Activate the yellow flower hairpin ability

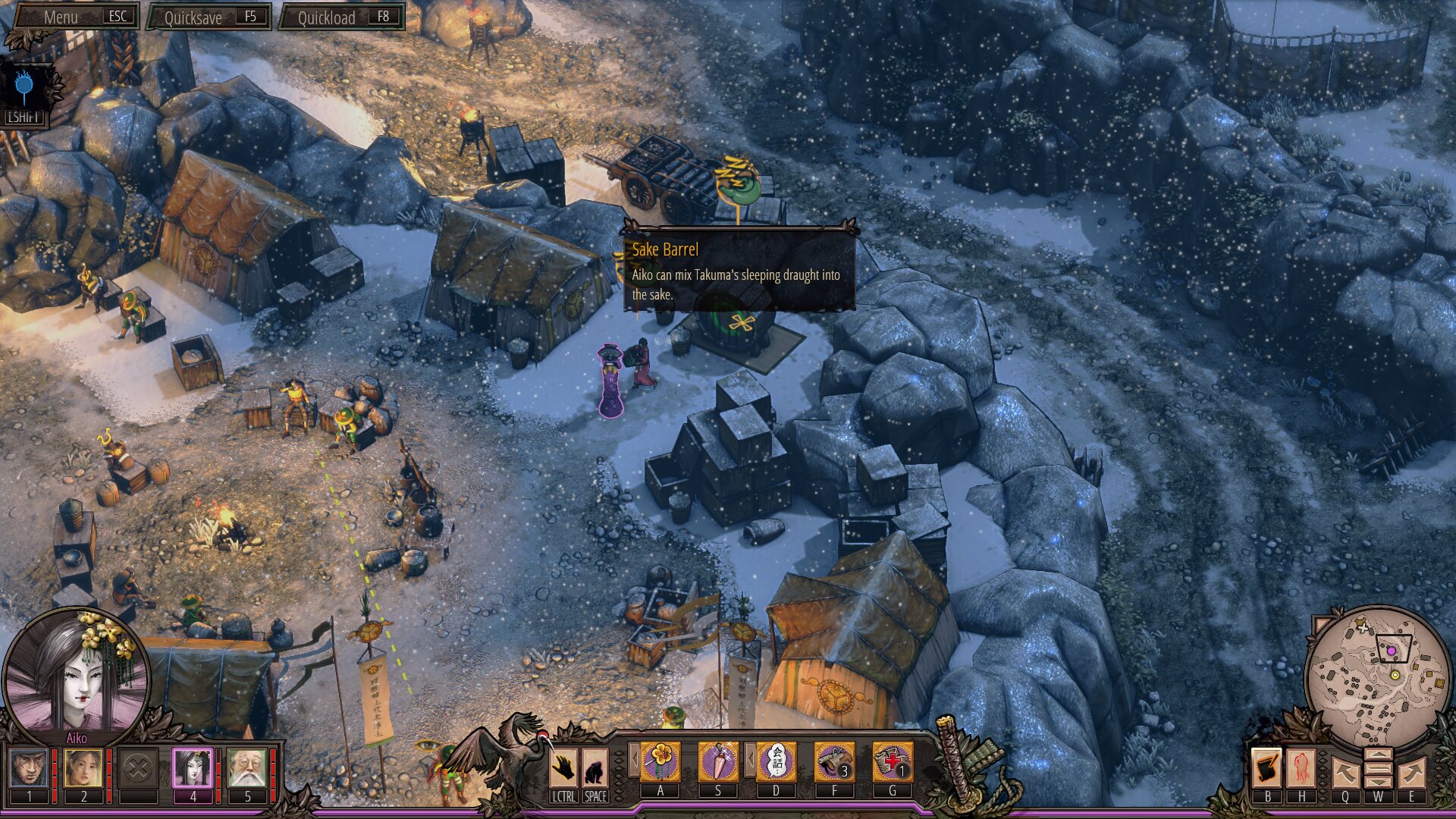point(661,761)
